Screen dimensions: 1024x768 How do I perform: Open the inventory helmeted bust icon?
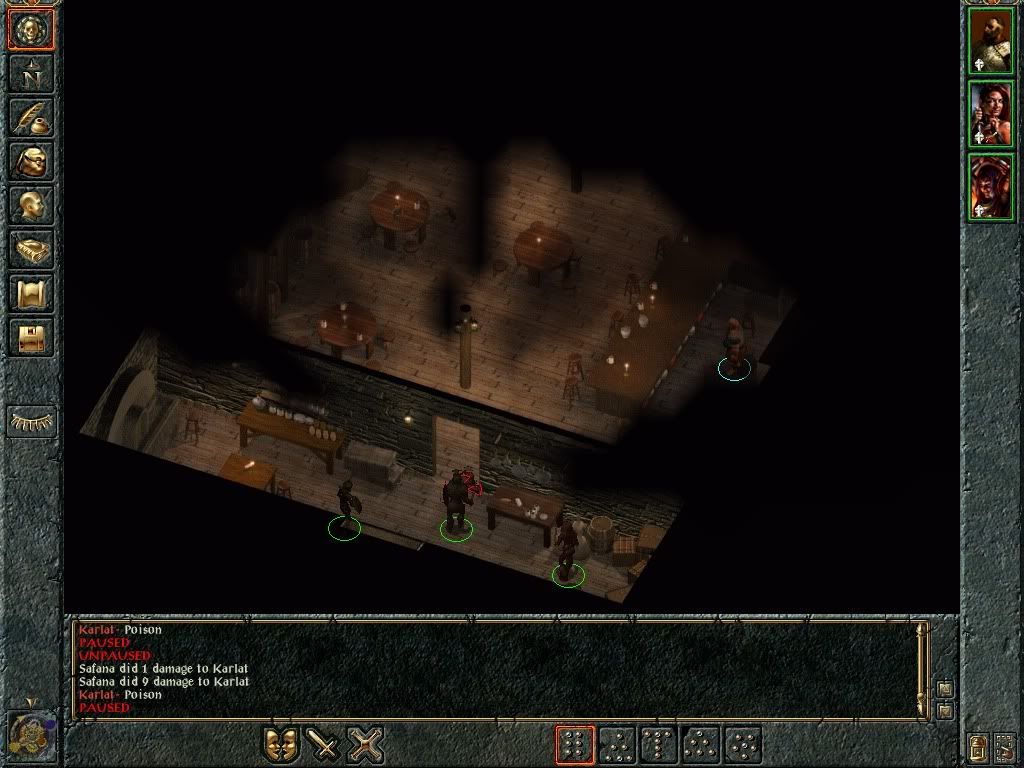31,161
